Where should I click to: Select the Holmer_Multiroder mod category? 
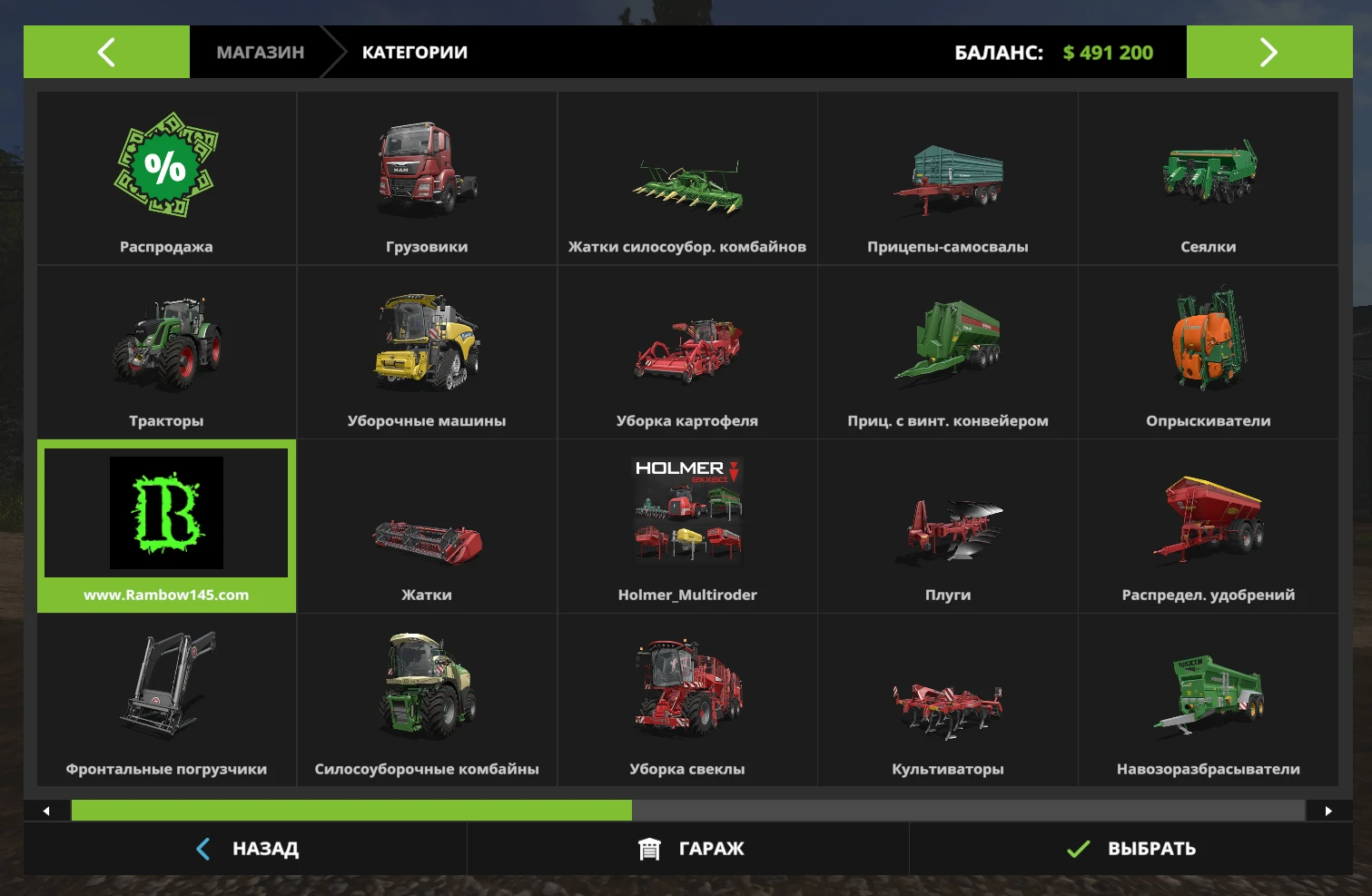687,526
